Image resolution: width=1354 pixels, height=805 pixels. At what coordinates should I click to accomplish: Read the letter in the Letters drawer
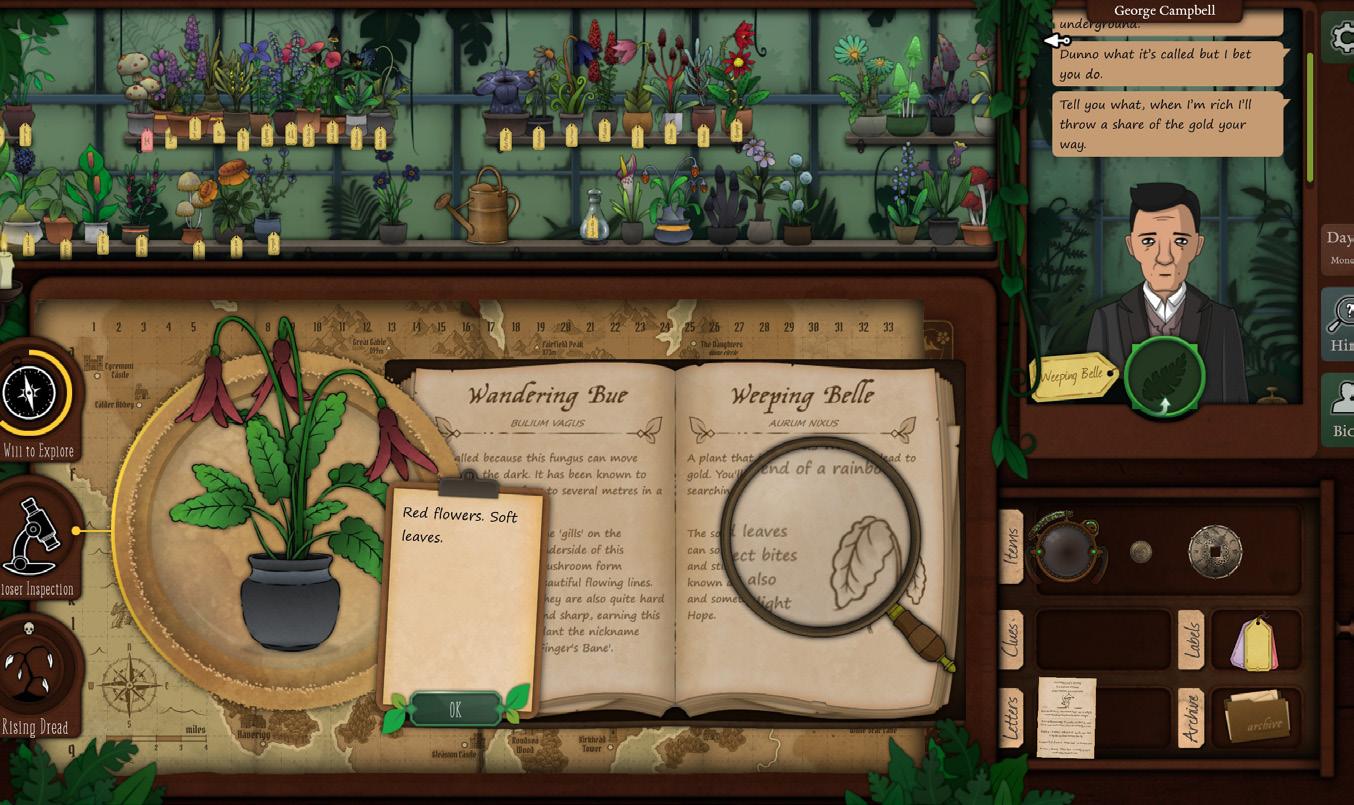pyautogui.click(x=1066, y=717)
